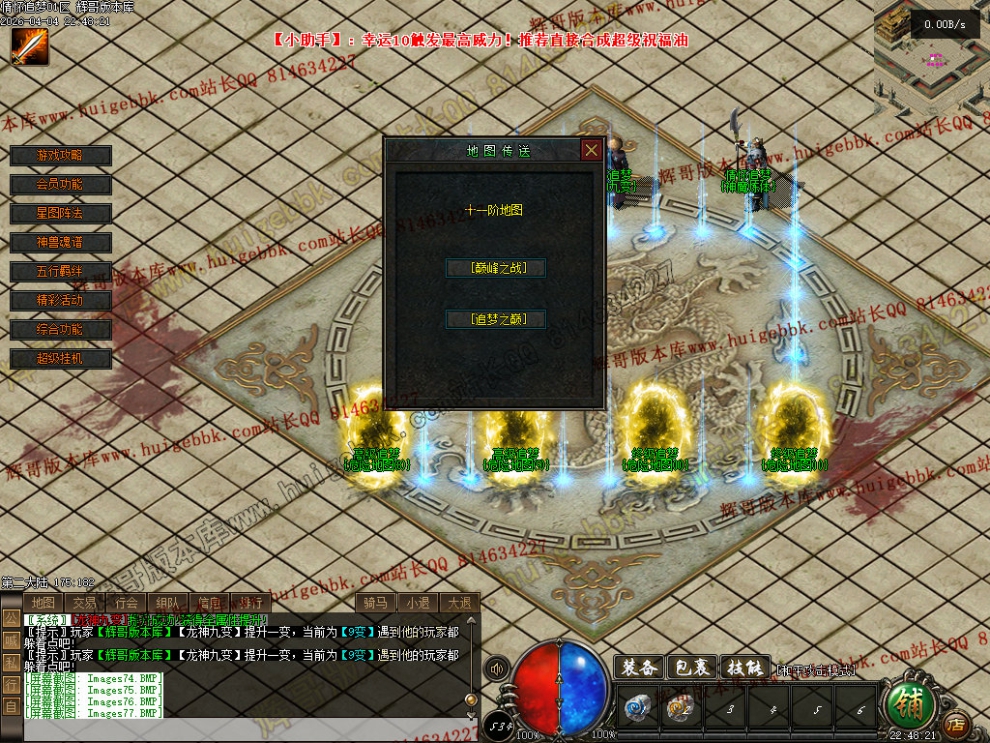Open the 装备 equipment panel
This screenshot has width=990, height=743.
coord(640,667)
